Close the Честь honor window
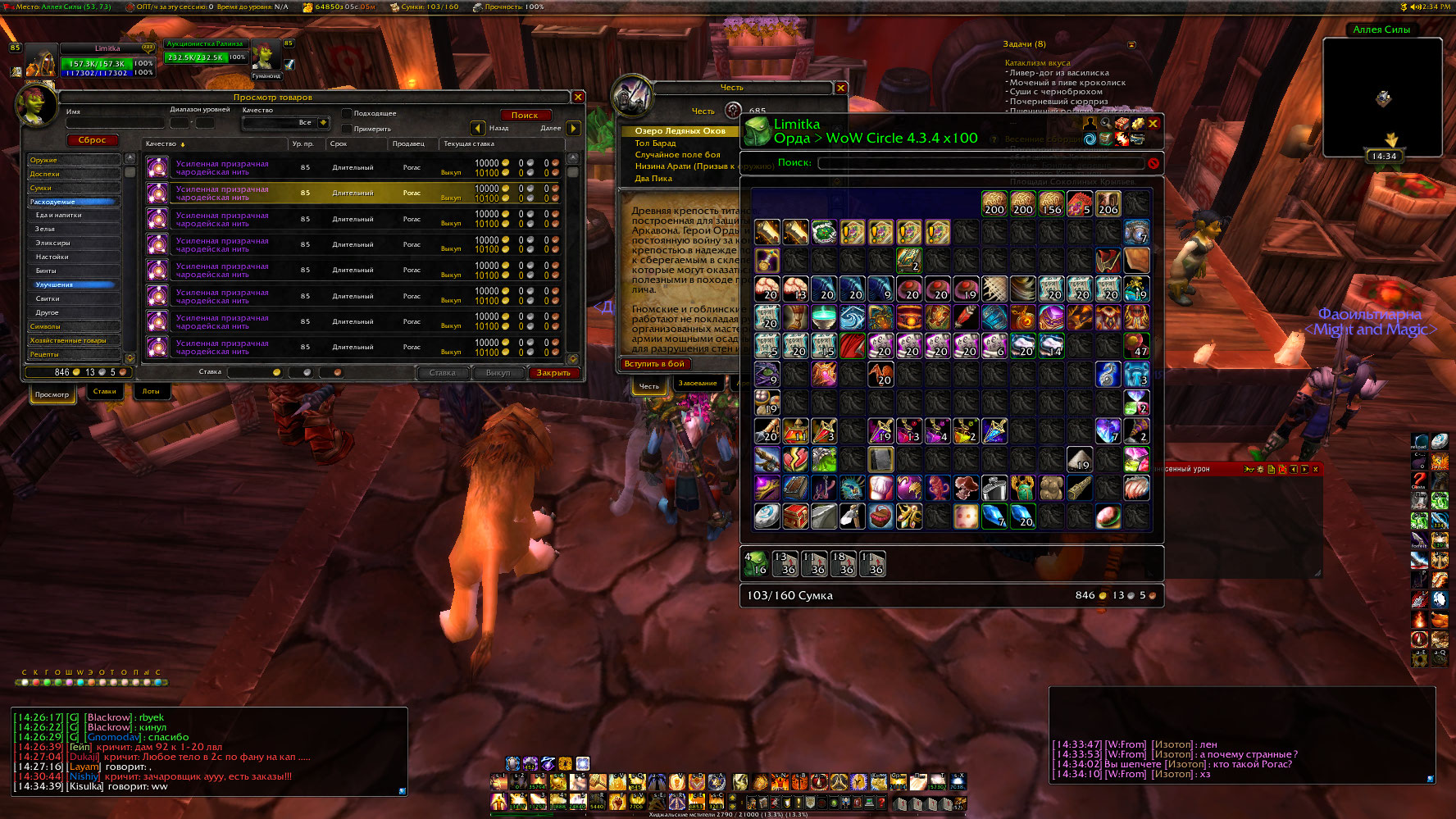This screenshot has width=1456, height=819. point(840,88)
